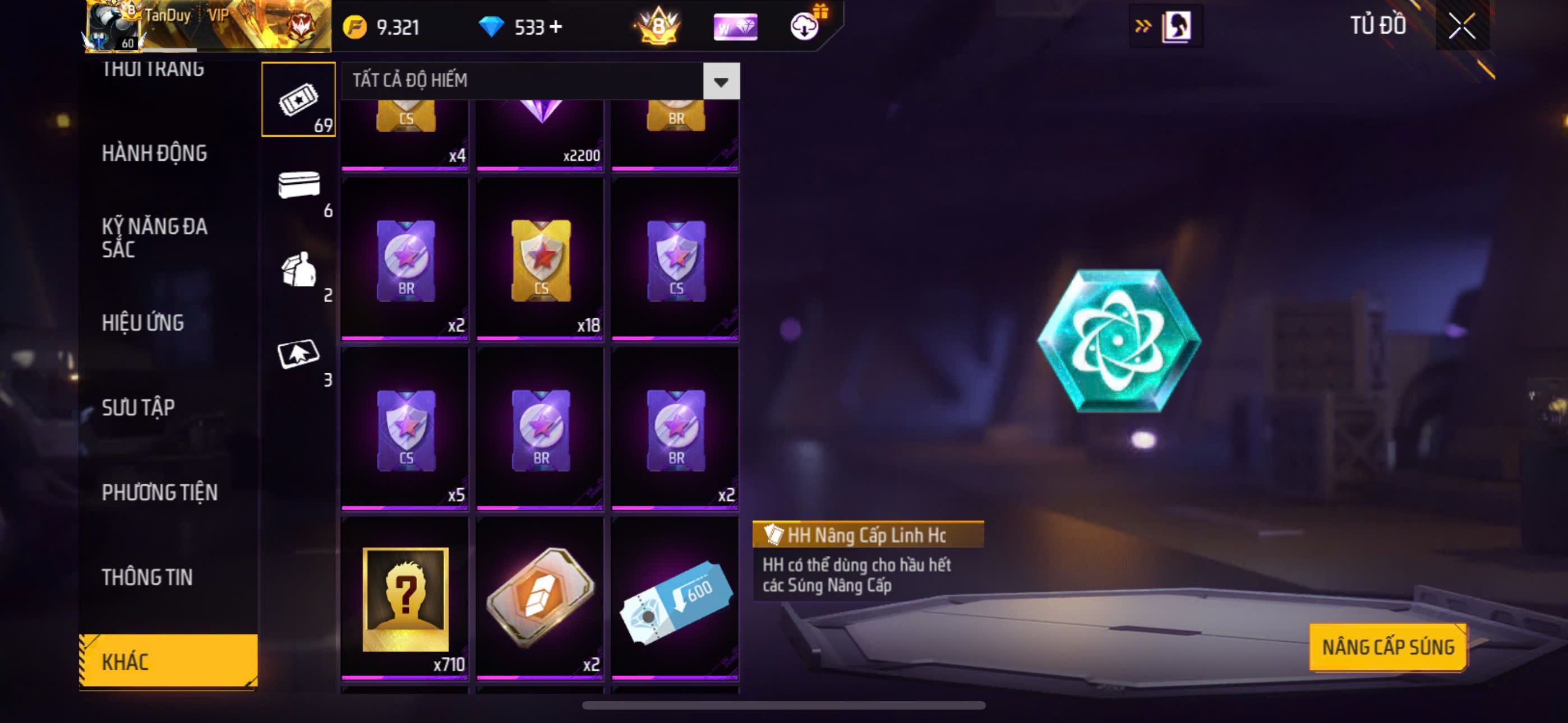Select the gold CS star card x18
Screen dimensions: 1568x723
click(541, 259)
